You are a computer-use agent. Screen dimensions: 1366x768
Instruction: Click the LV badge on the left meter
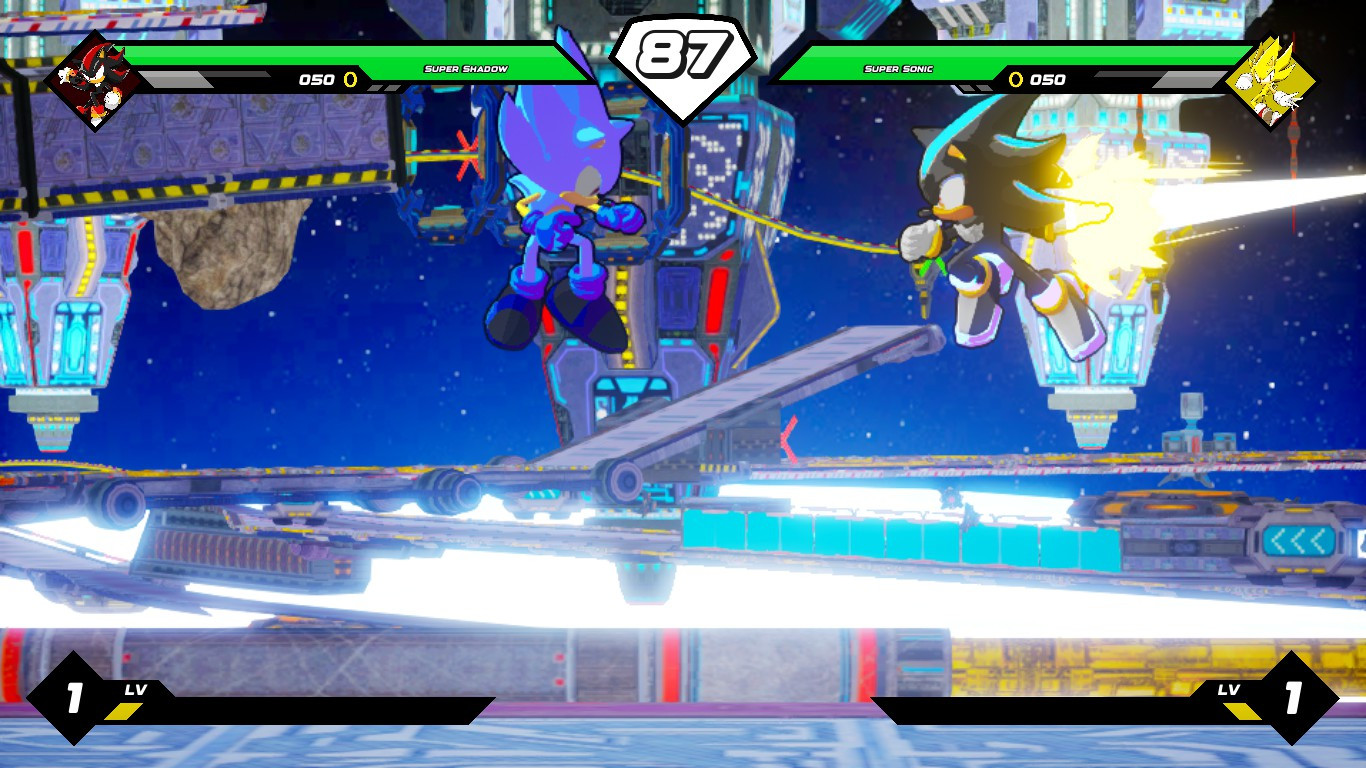136,689
